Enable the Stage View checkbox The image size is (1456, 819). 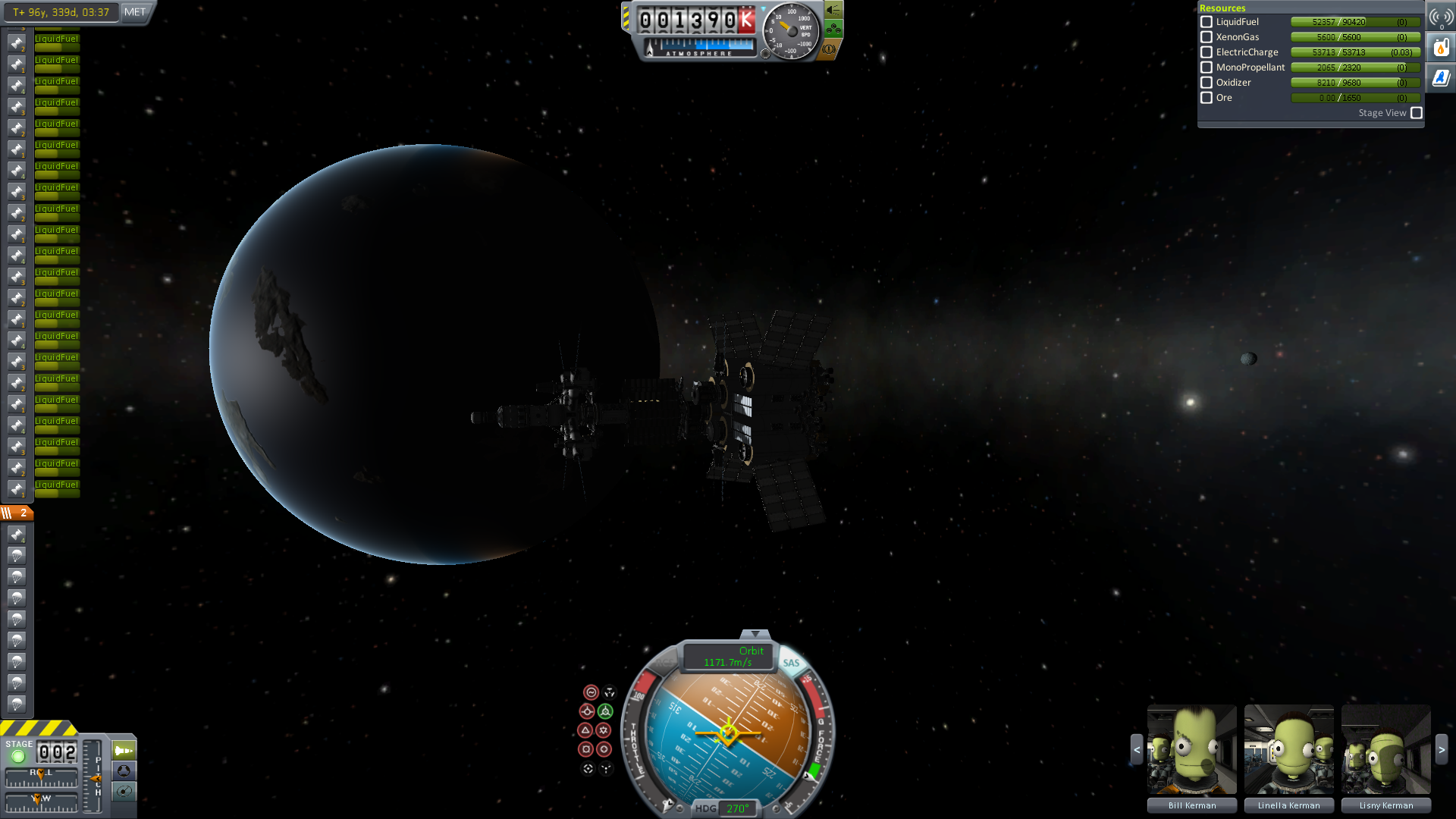coord(1417,113)
